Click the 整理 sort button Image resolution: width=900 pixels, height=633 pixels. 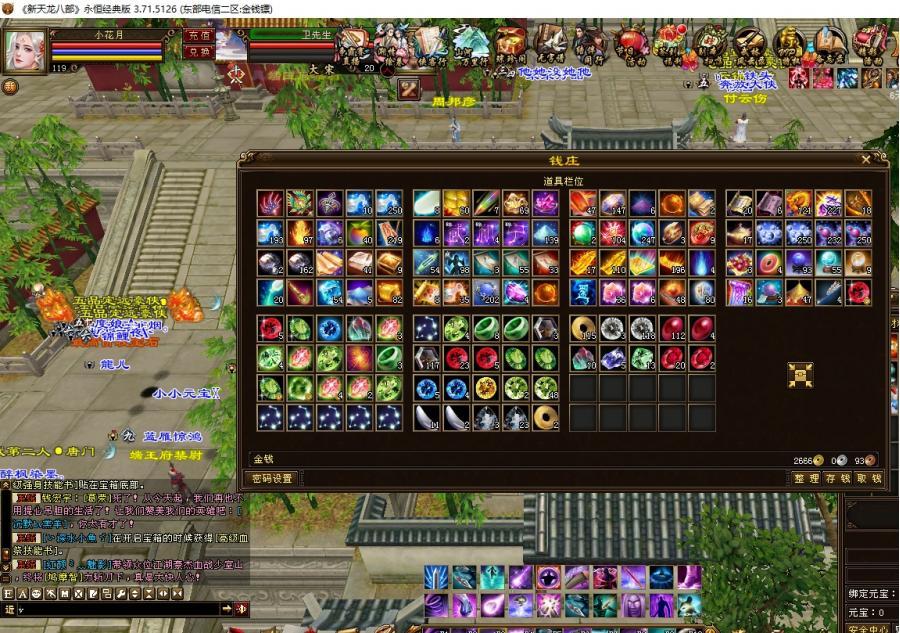(x=806, y=479)
